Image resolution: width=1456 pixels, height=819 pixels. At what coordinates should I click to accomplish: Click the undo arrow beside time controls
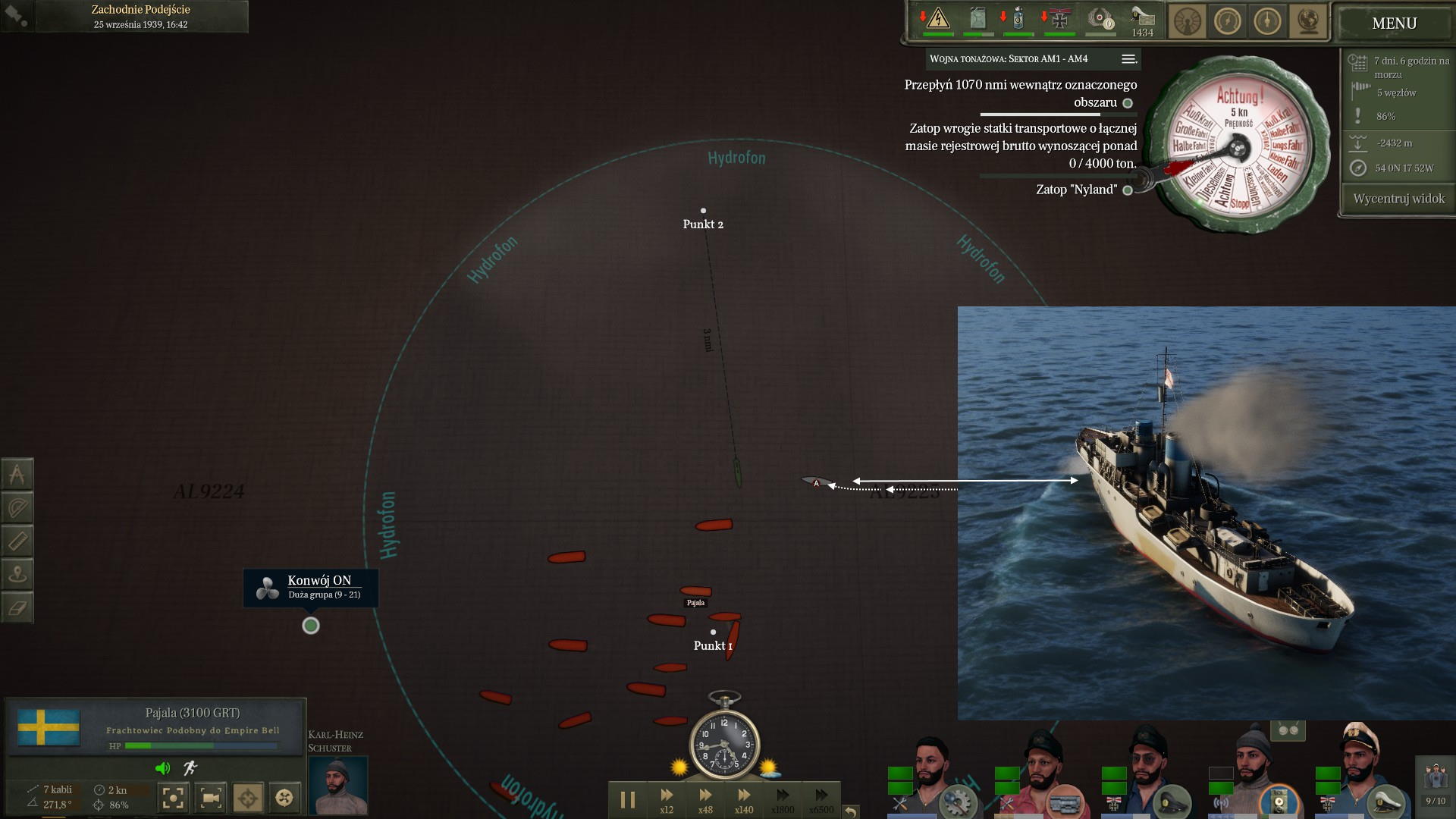pyautogui.click(x=851, y=811)
